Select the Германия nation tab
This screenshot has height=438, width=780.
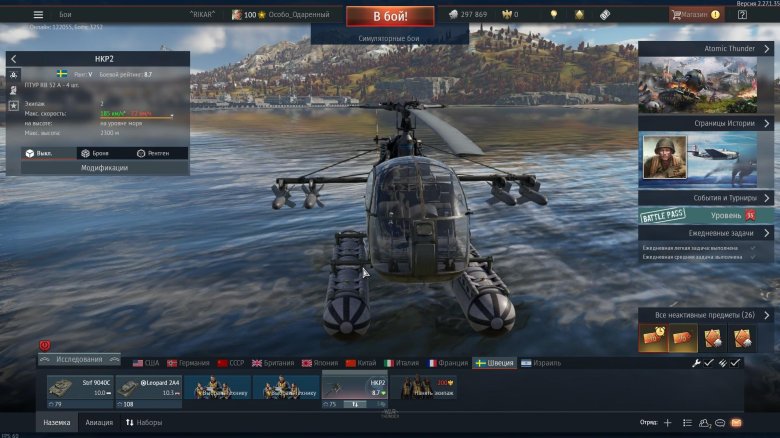tap(188, 363)
